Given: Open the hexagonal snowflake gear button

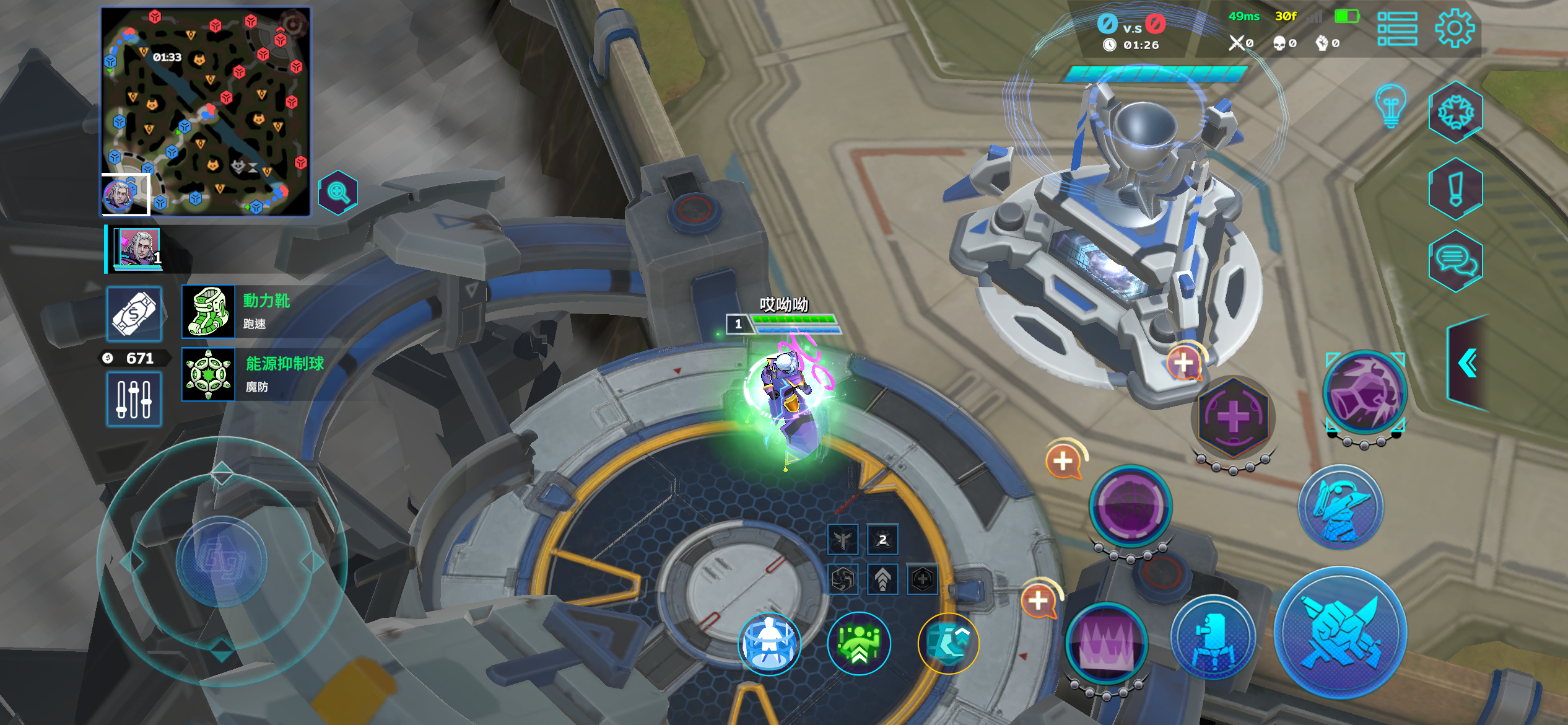Looking at the screenshot, I should (x=1455, y=112).
